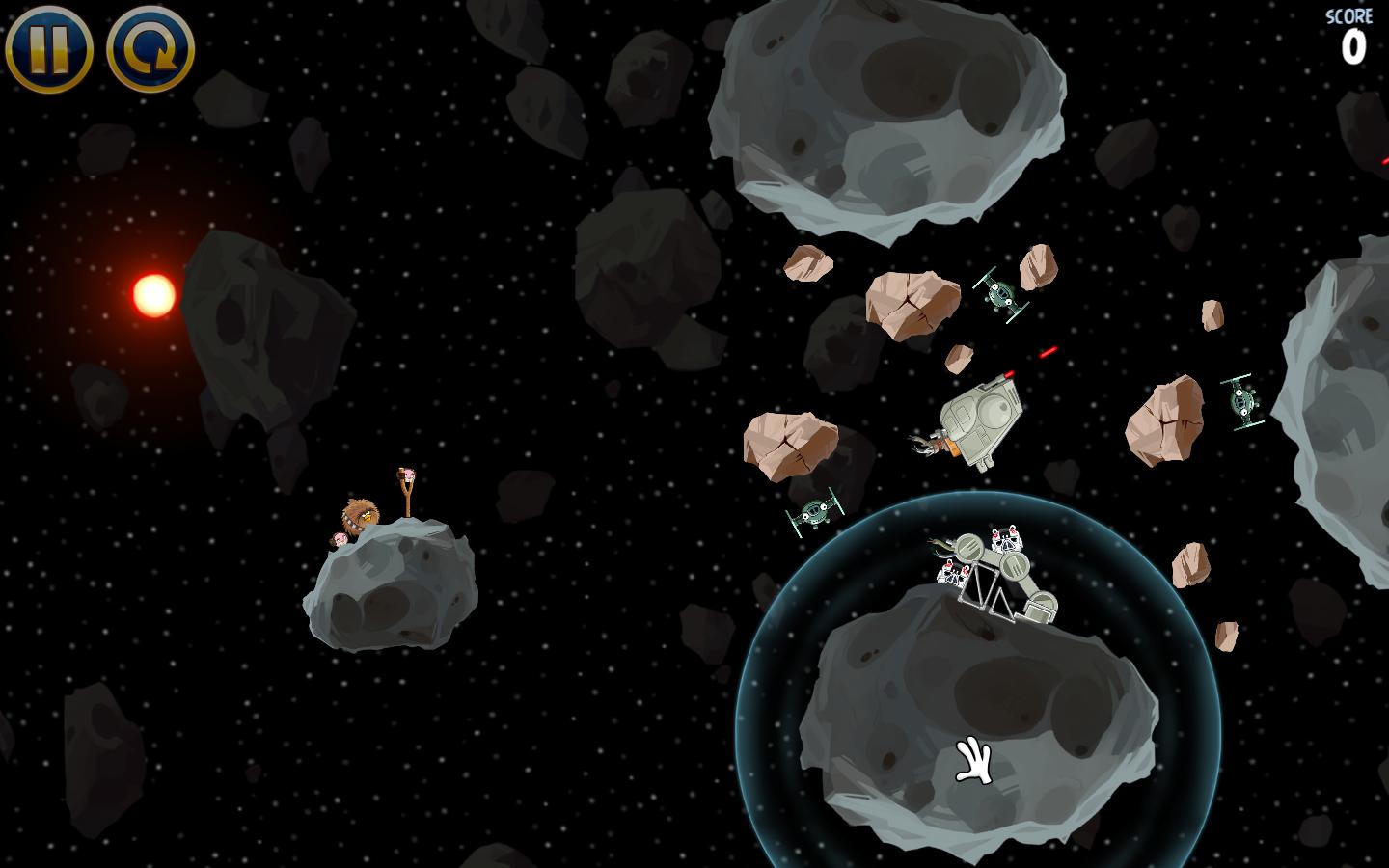Viewport: 1389px width, 868px height.
Task: Pause the game
Action: point(48,48)
